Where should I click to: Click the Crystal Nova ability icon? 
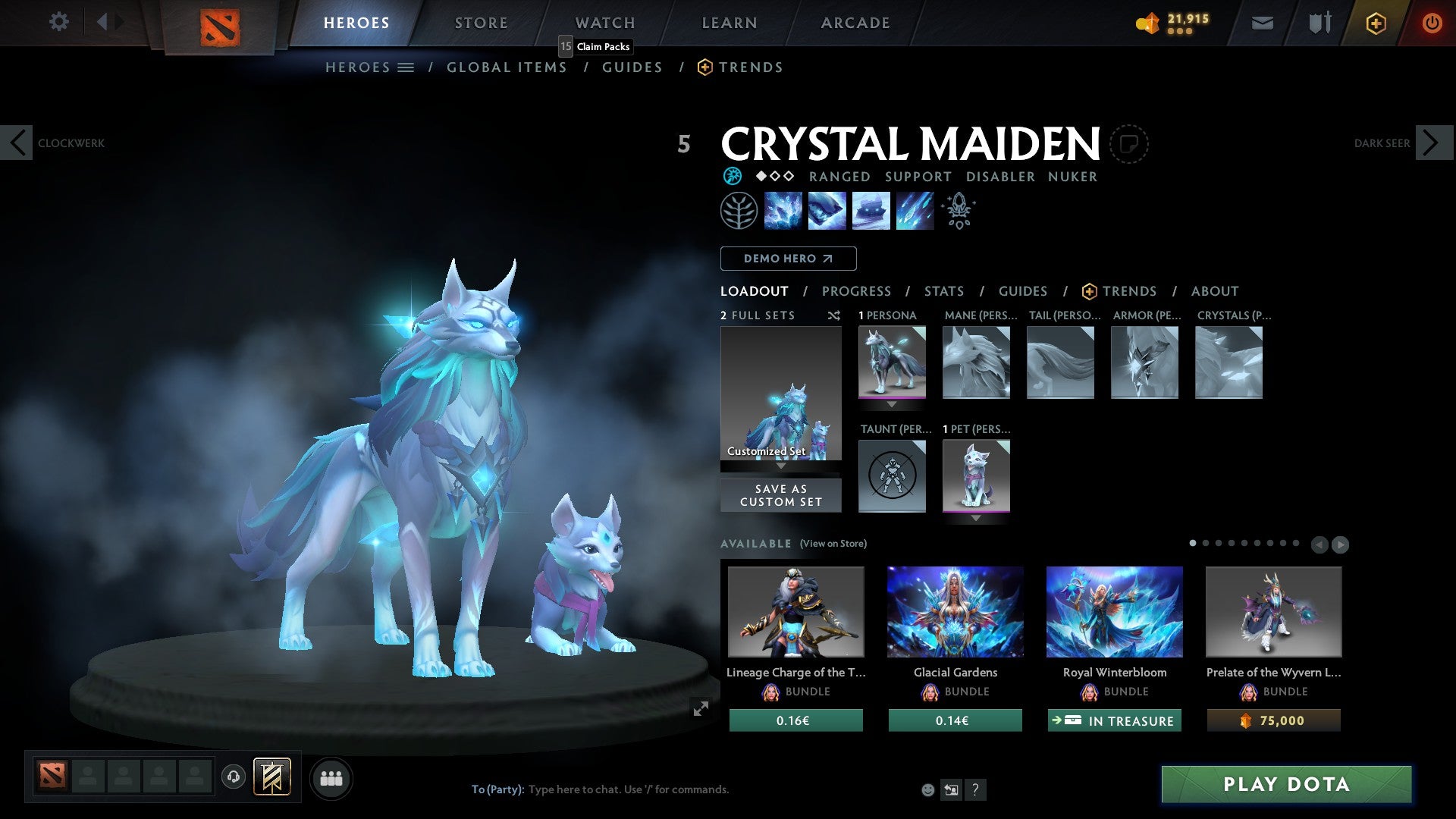pos(783,210)
